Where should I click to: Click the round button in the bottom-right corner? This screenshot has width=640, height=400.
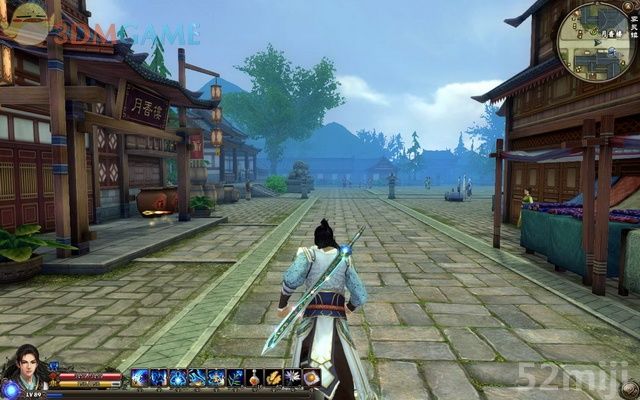coord(629,388)
